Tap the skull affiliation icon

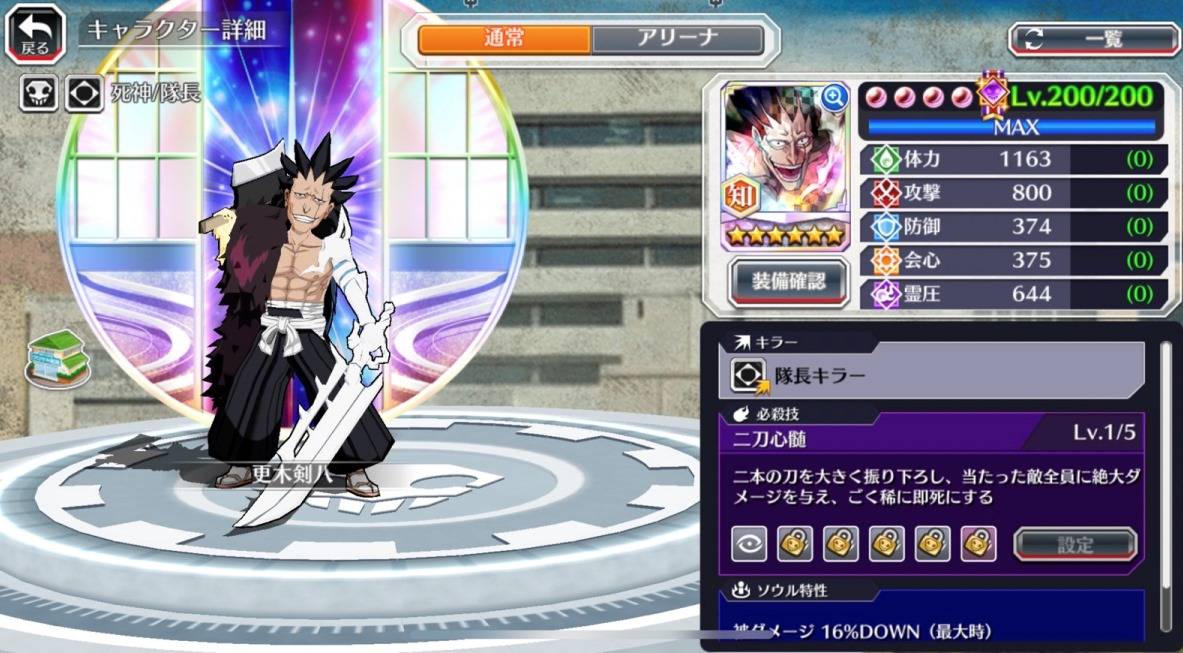coord(38,94)
